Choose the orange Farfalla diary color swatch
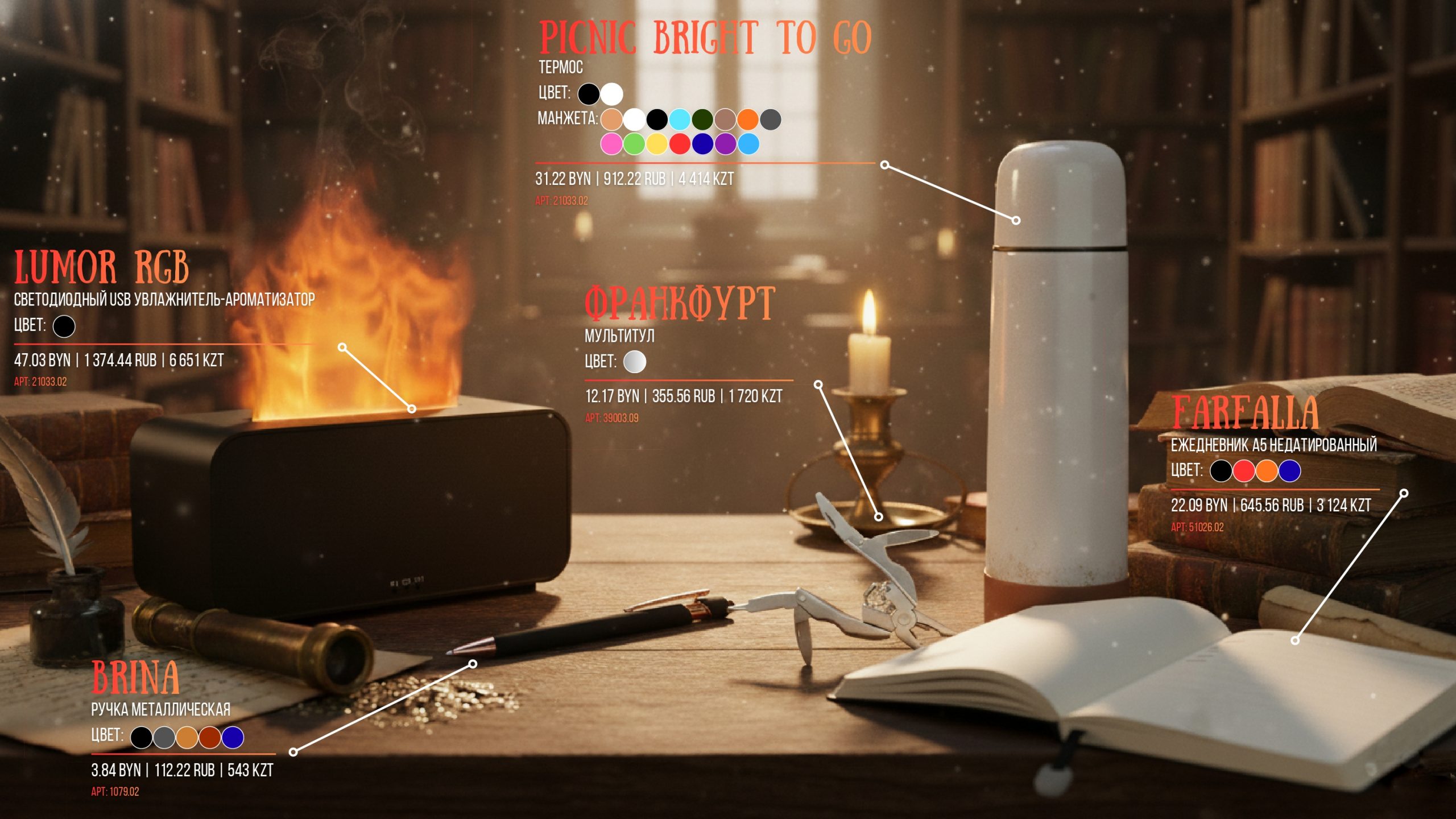 point(1267,471)
